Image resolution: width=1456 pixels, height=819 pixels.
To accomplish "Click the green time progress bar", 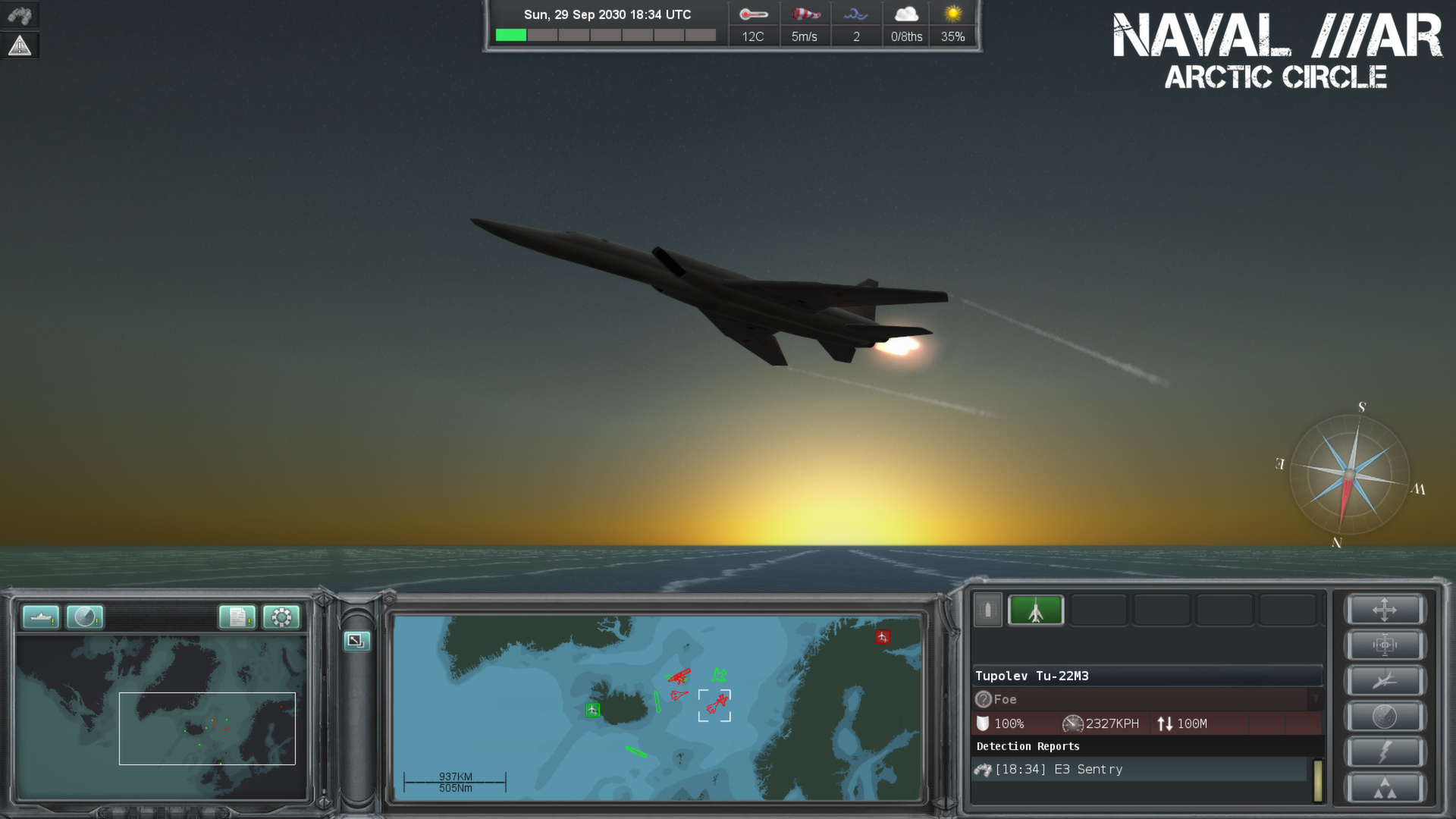I will (x=510, y=33).
